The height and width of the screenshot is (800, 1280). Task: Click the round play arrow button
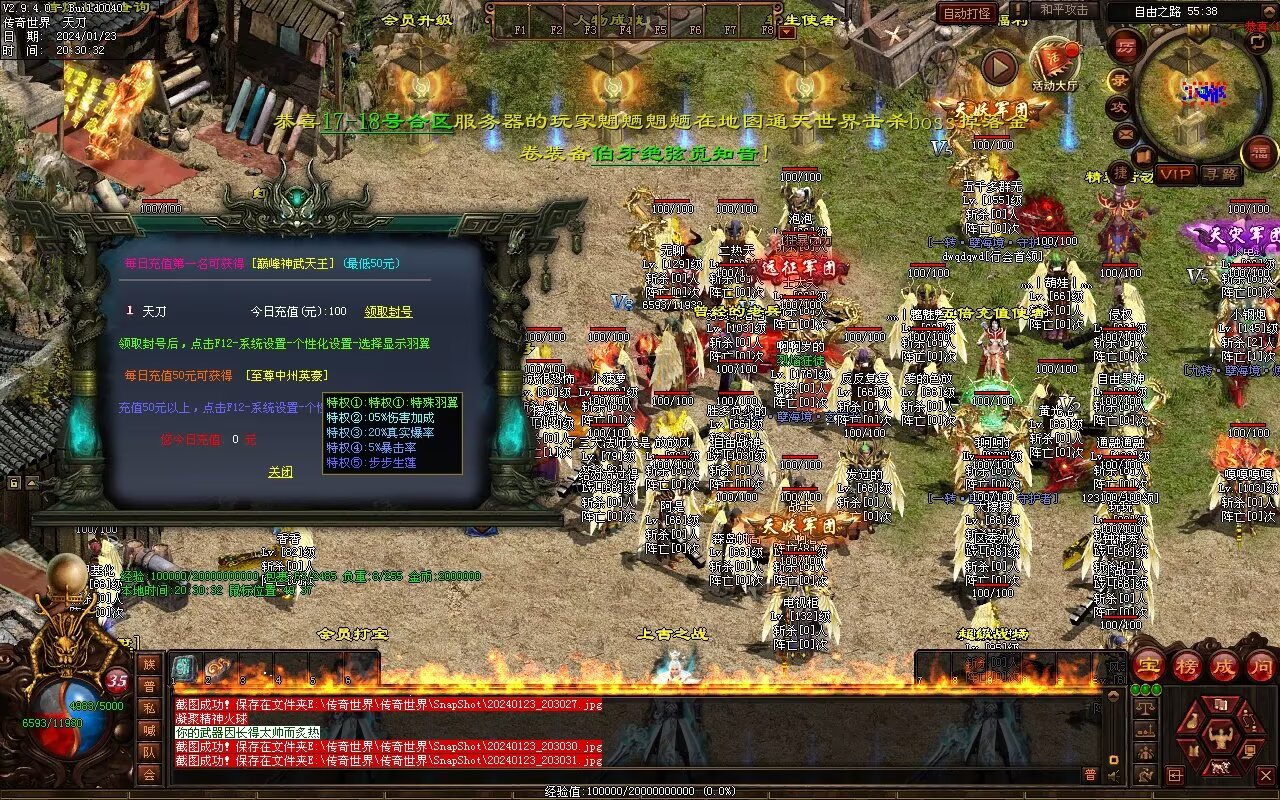click(x=998, y=68)
